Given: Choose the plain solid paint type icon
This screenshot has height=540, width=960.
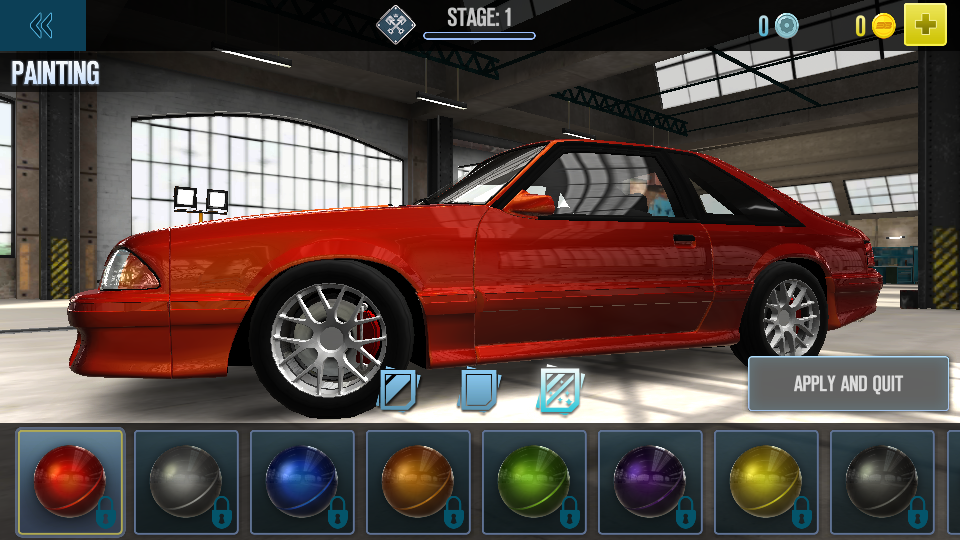Looking at the screenshot, I should (x=479, y=389).
